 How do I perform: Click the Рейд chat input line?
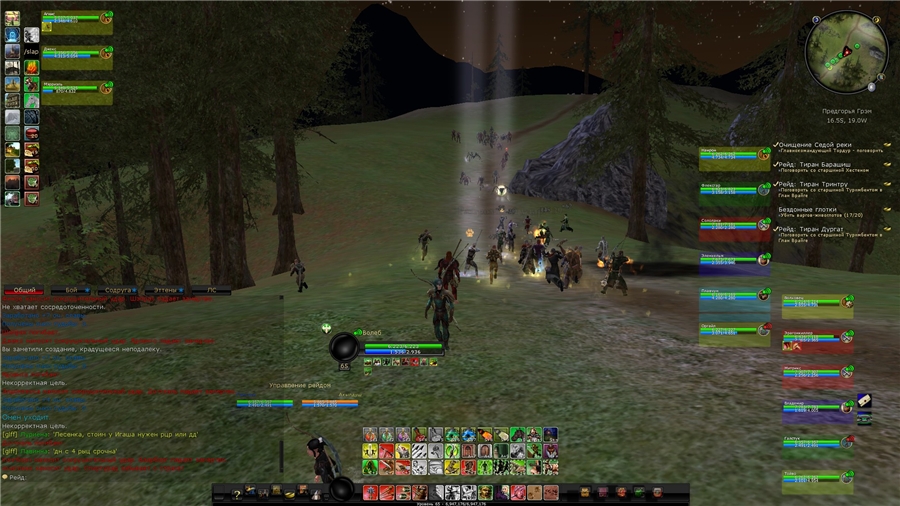[x=100, y=477]
